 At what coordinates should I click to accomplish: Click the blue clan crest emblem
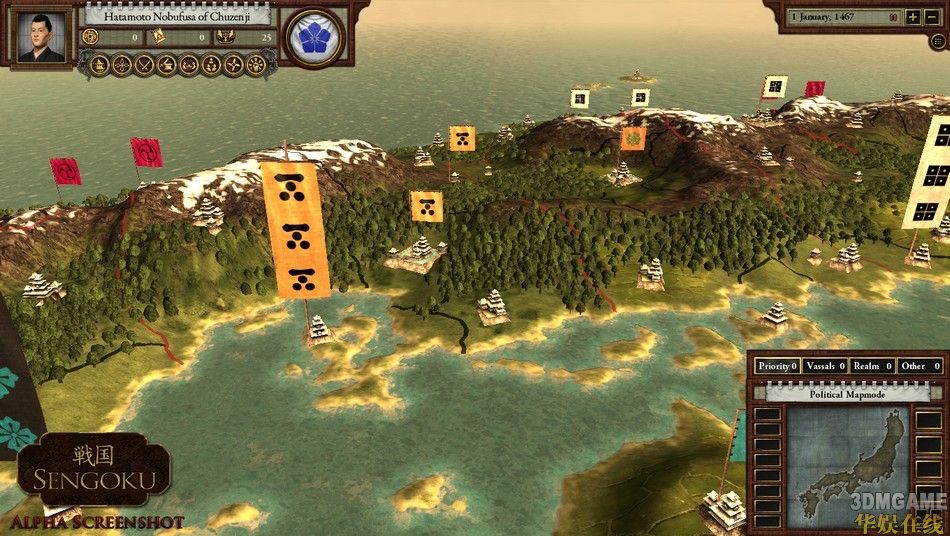[314, 39]
